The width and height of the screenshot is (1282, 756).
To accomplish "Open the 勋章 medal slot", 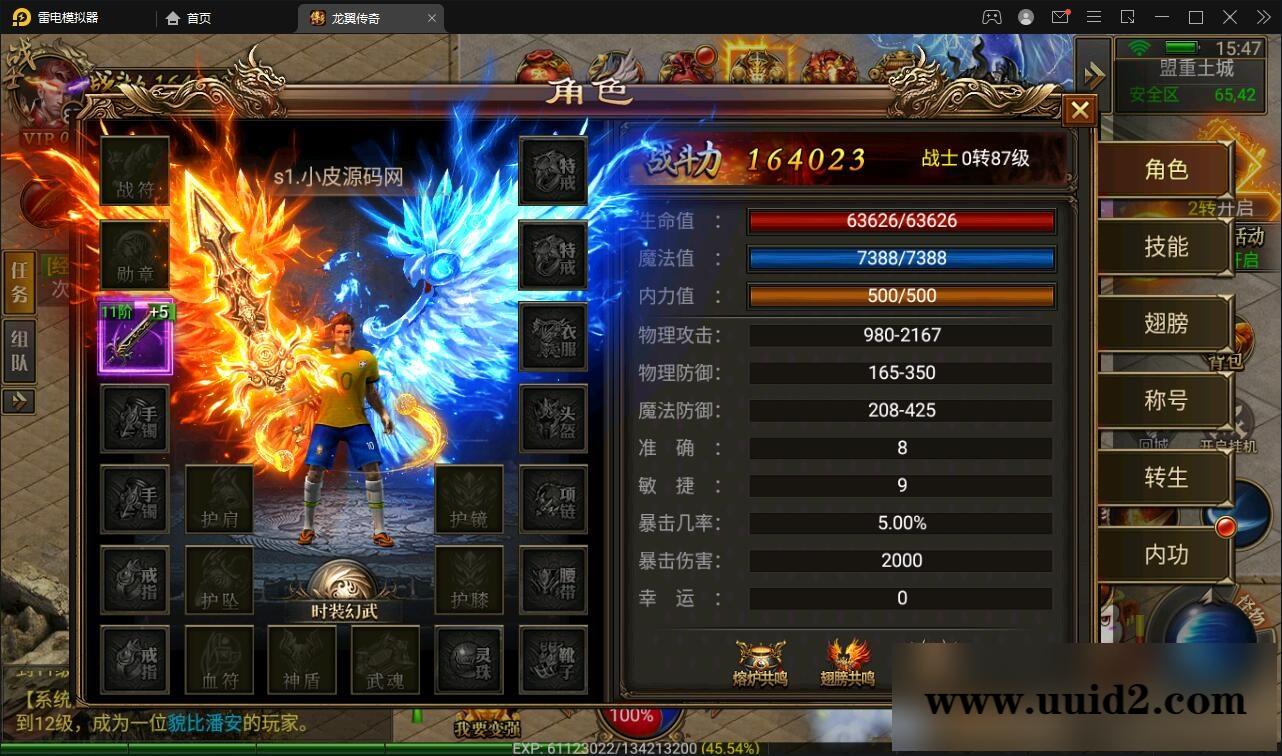I will [x=135, y=252].
